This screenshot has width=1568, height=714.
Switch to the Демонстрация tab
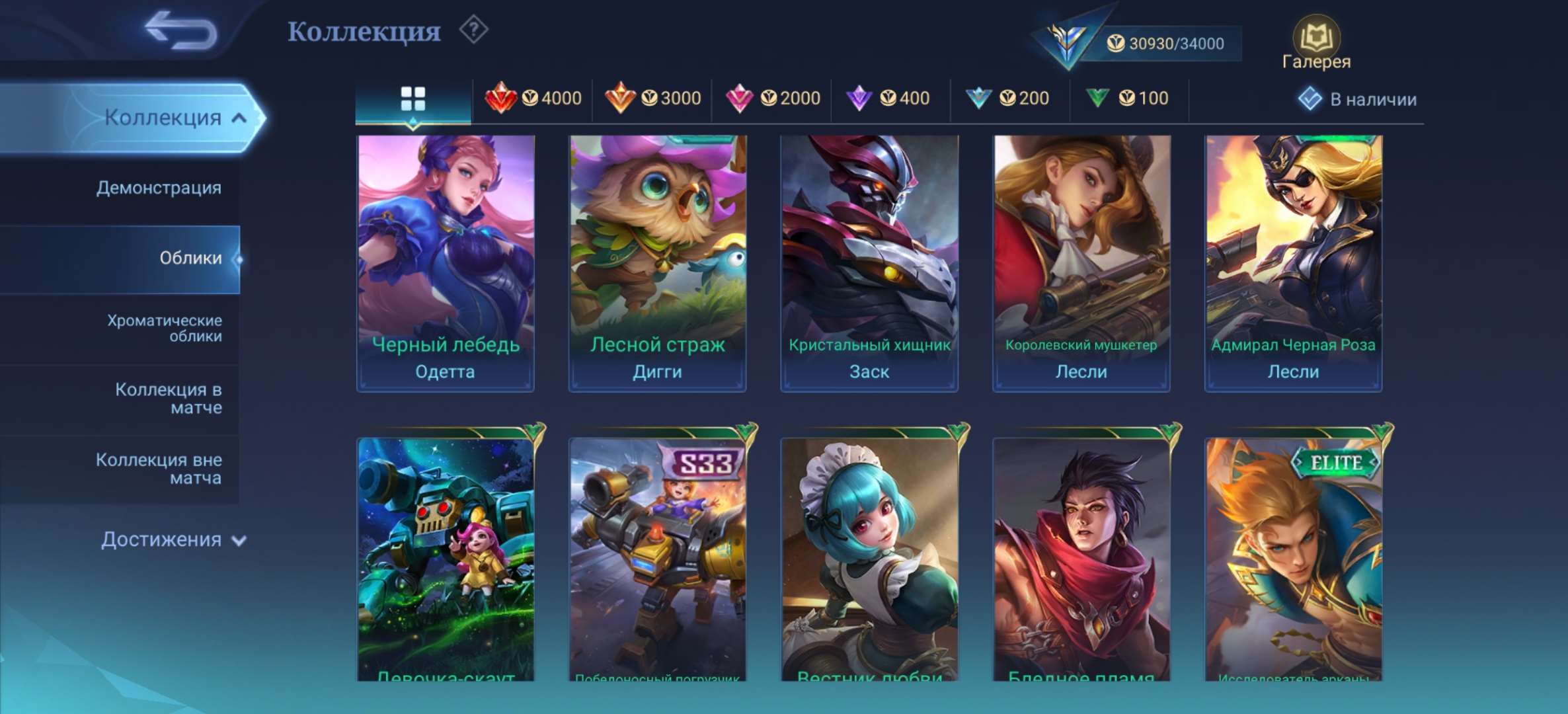[159, 188]
